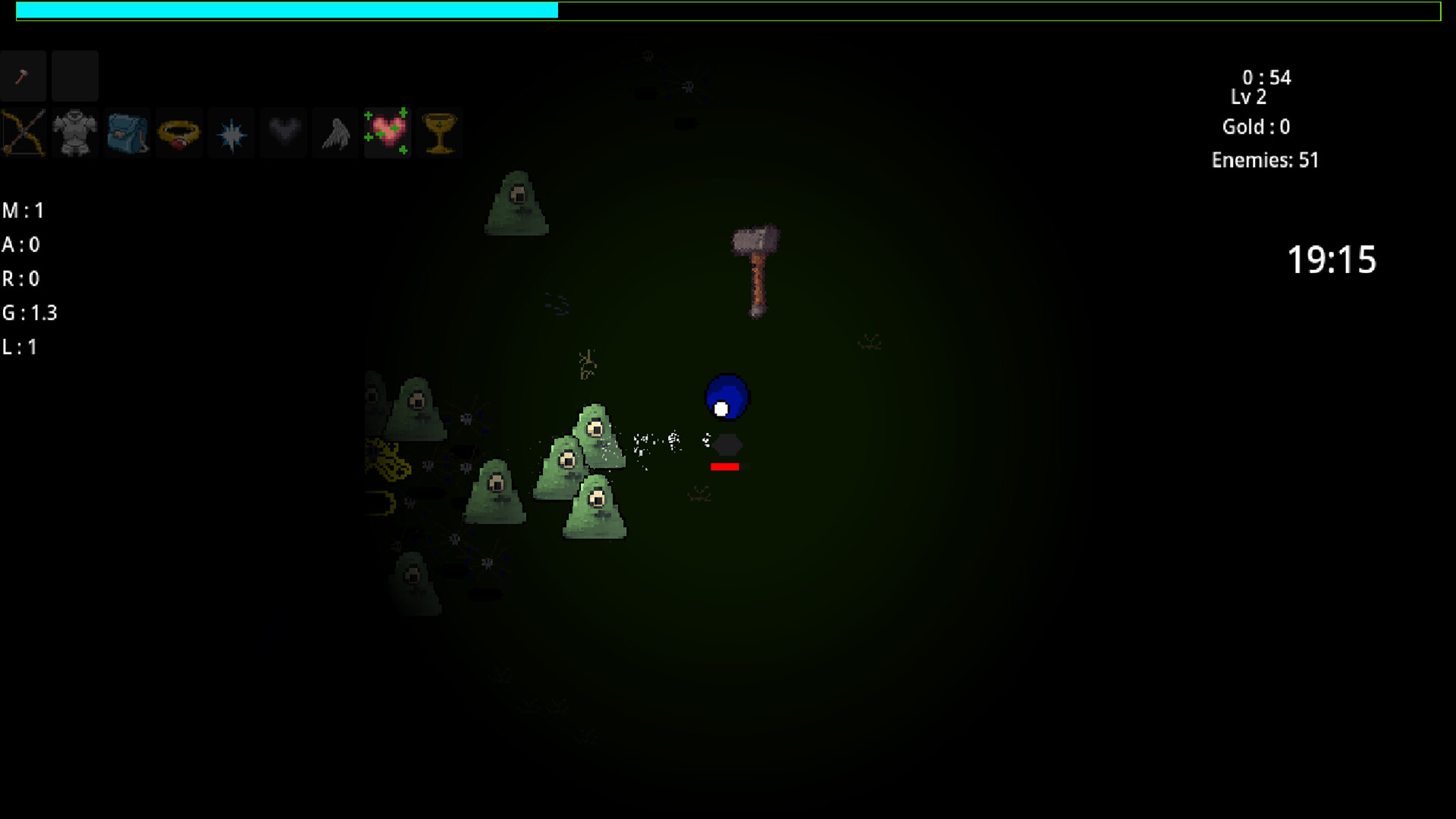The image size is (1456, 819).
Task: Open the blue backpack item
Action: pyautogui.click(x=127, y=133)
